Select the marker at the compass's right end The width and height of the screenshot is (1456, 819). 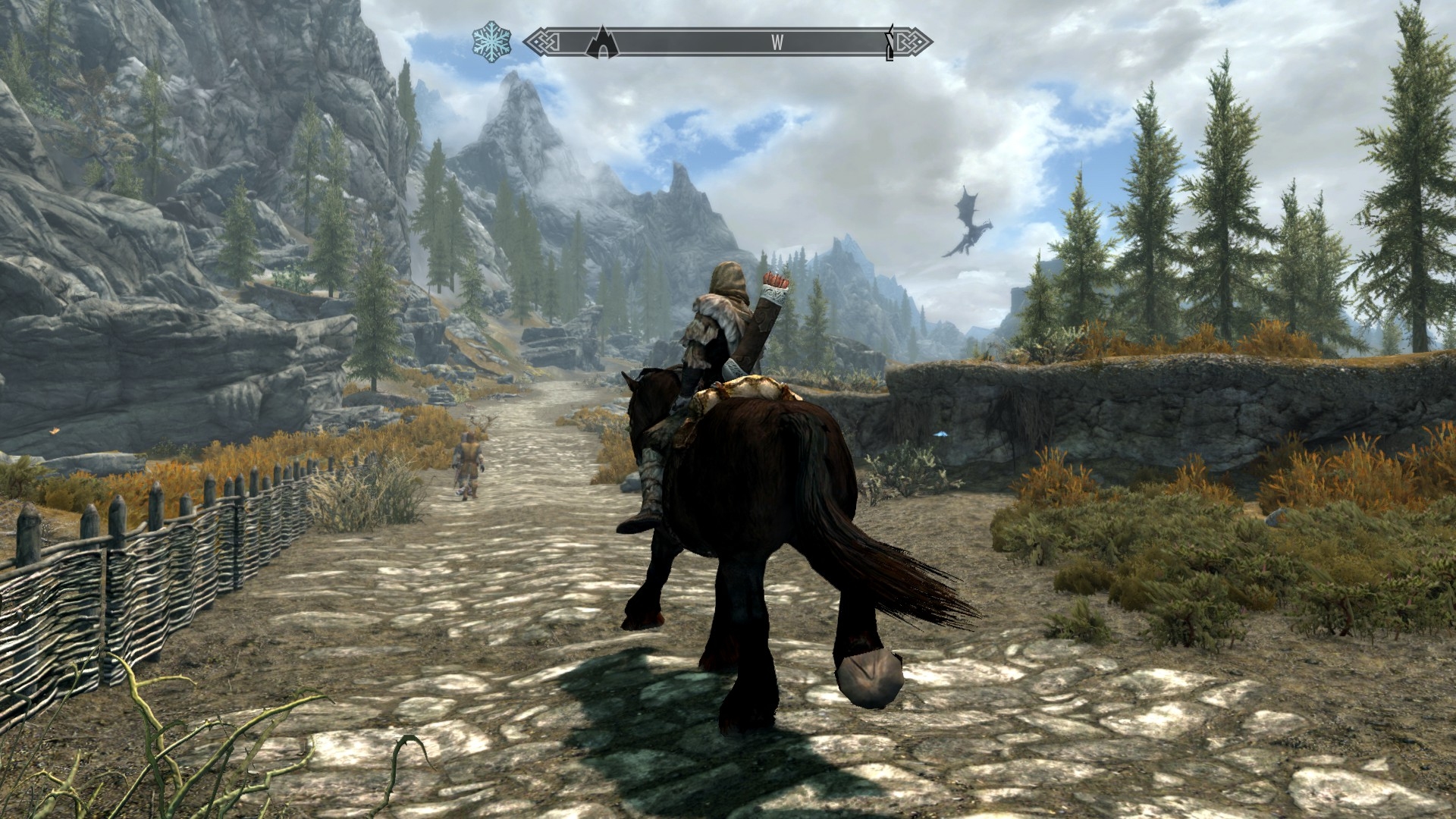[x=890, y=44]
